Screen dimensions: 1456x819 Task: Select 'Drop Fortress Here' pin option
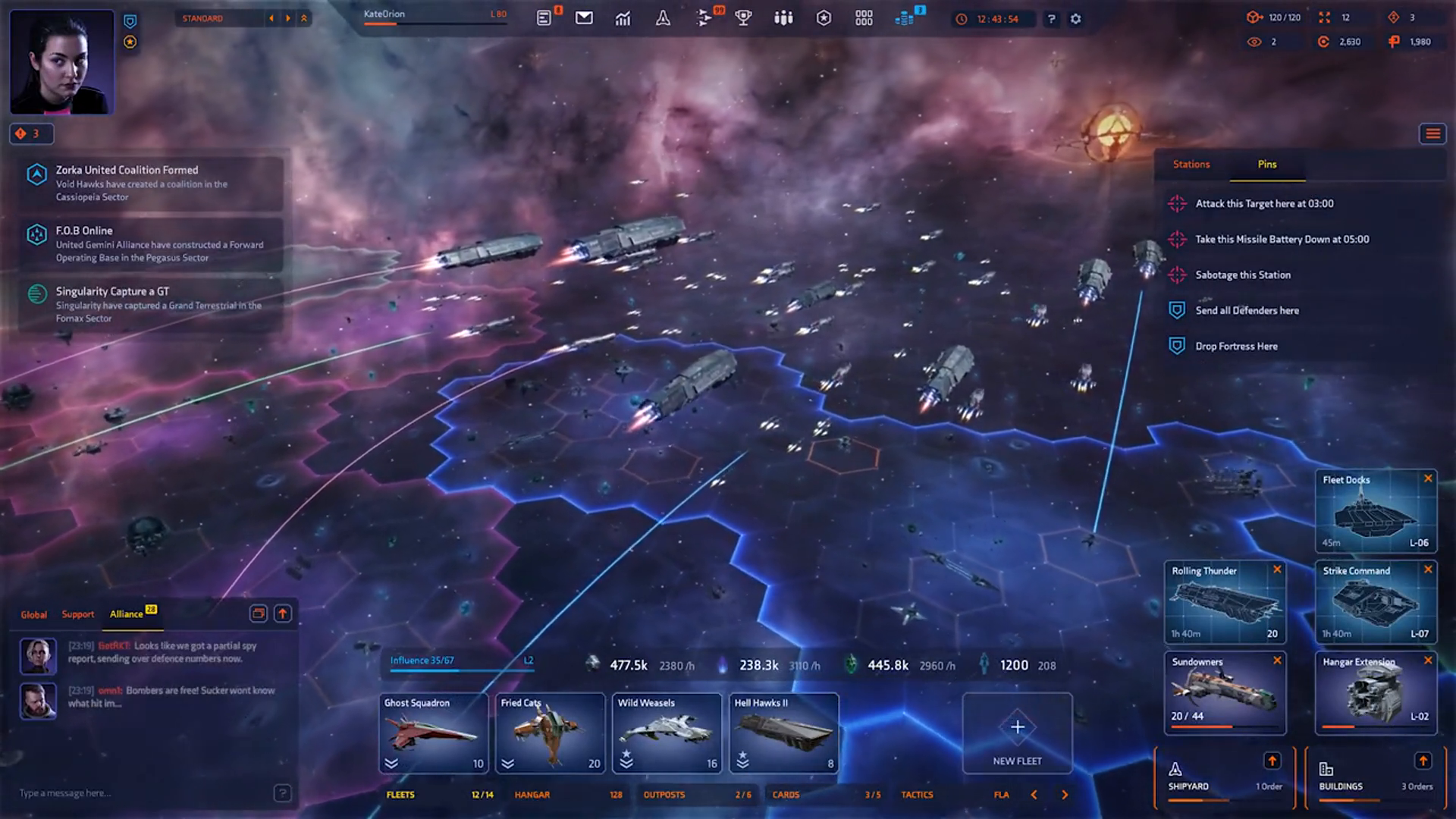point(1236,346)
